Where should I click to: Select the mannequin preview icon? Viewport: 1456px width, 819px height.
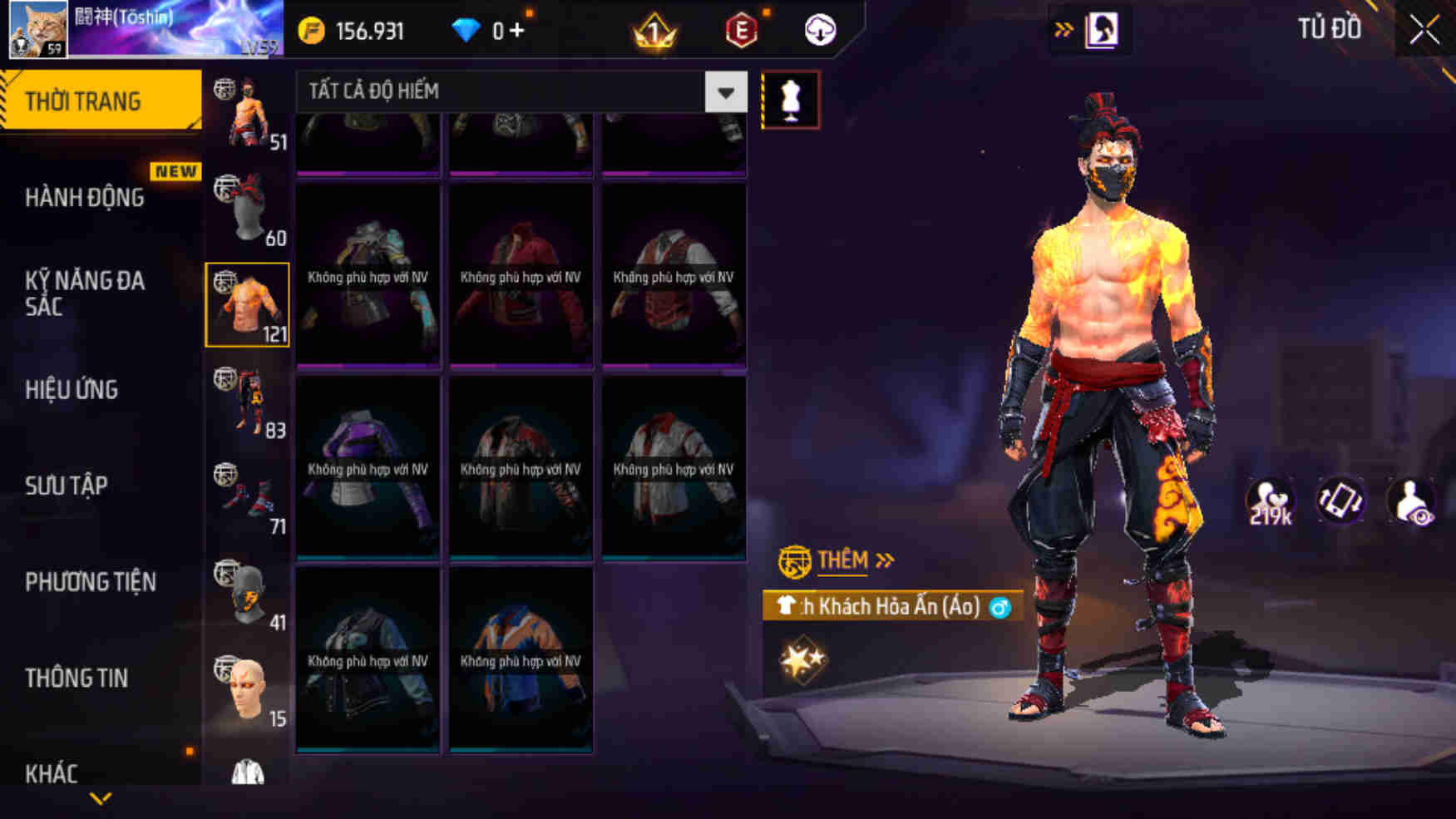(x=792, y=100)
